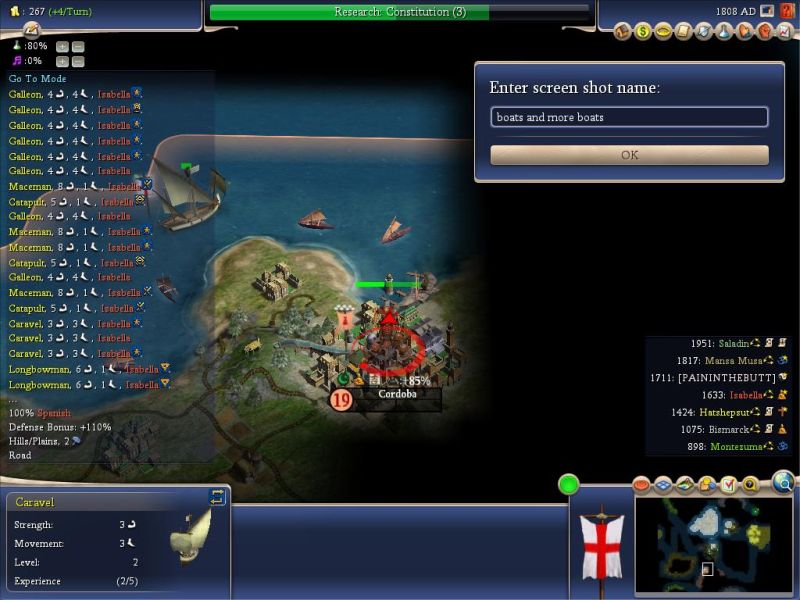Open the Civilopedia red question mark
Viewport: 800px width, 600px height.
click(x=786, y=11)
